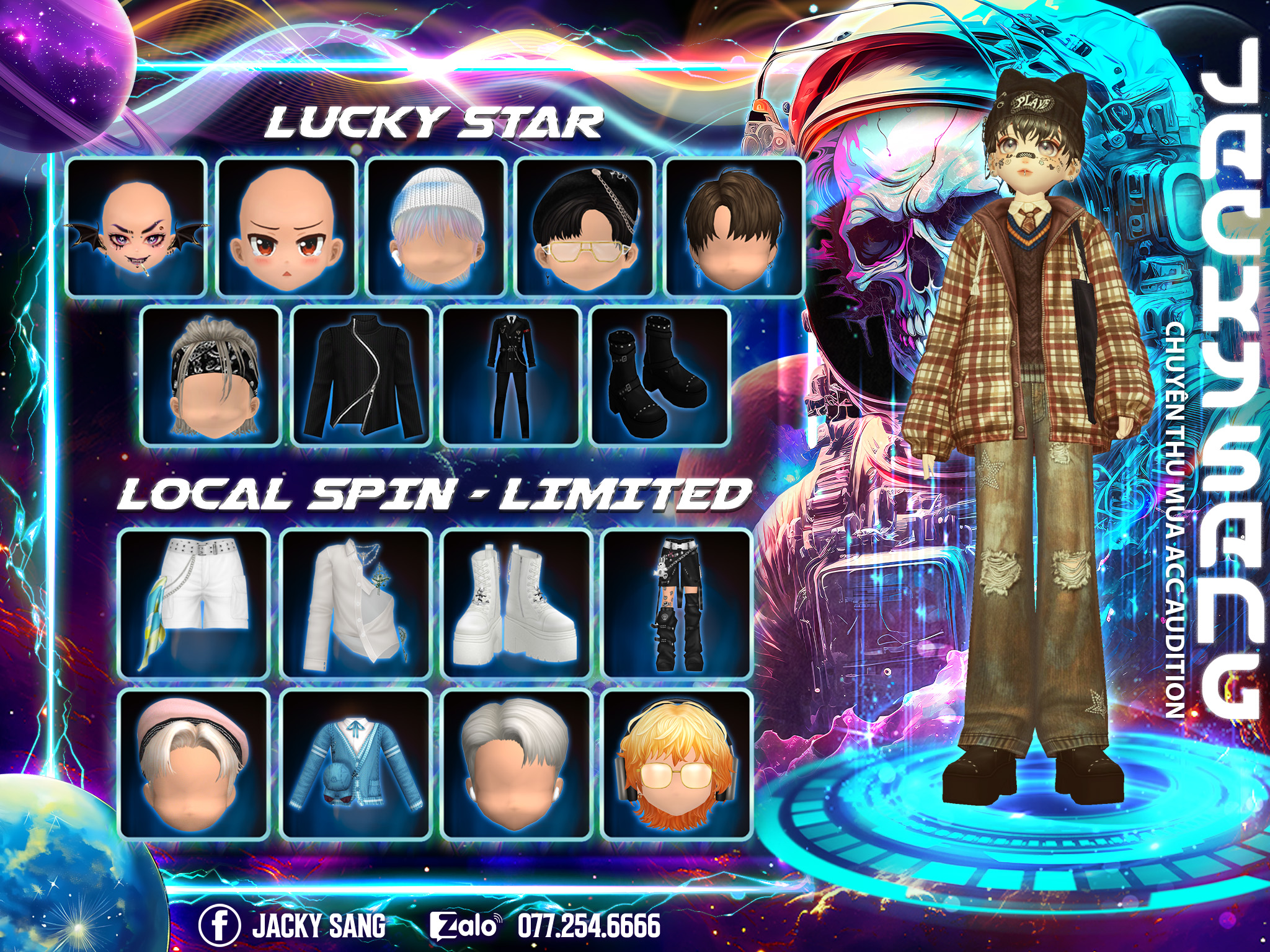Choose the black studded boots tile
Viewport: 1270px width, 952px height.
[x=660, y=376]
